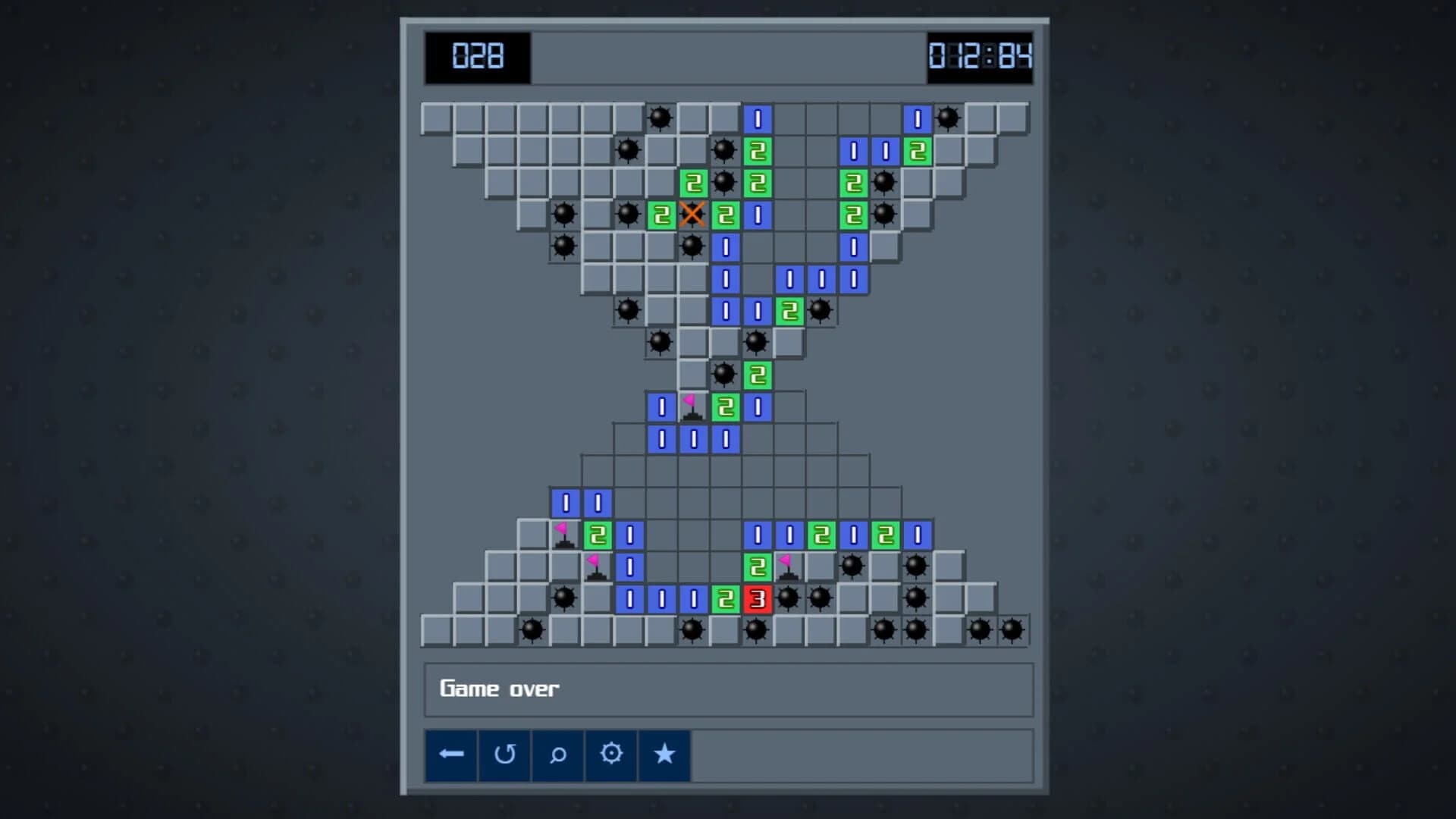1456x819 pixels.
Task: Click a blue 1 tile in the bottom pyramid
Action: coord(629,598)
